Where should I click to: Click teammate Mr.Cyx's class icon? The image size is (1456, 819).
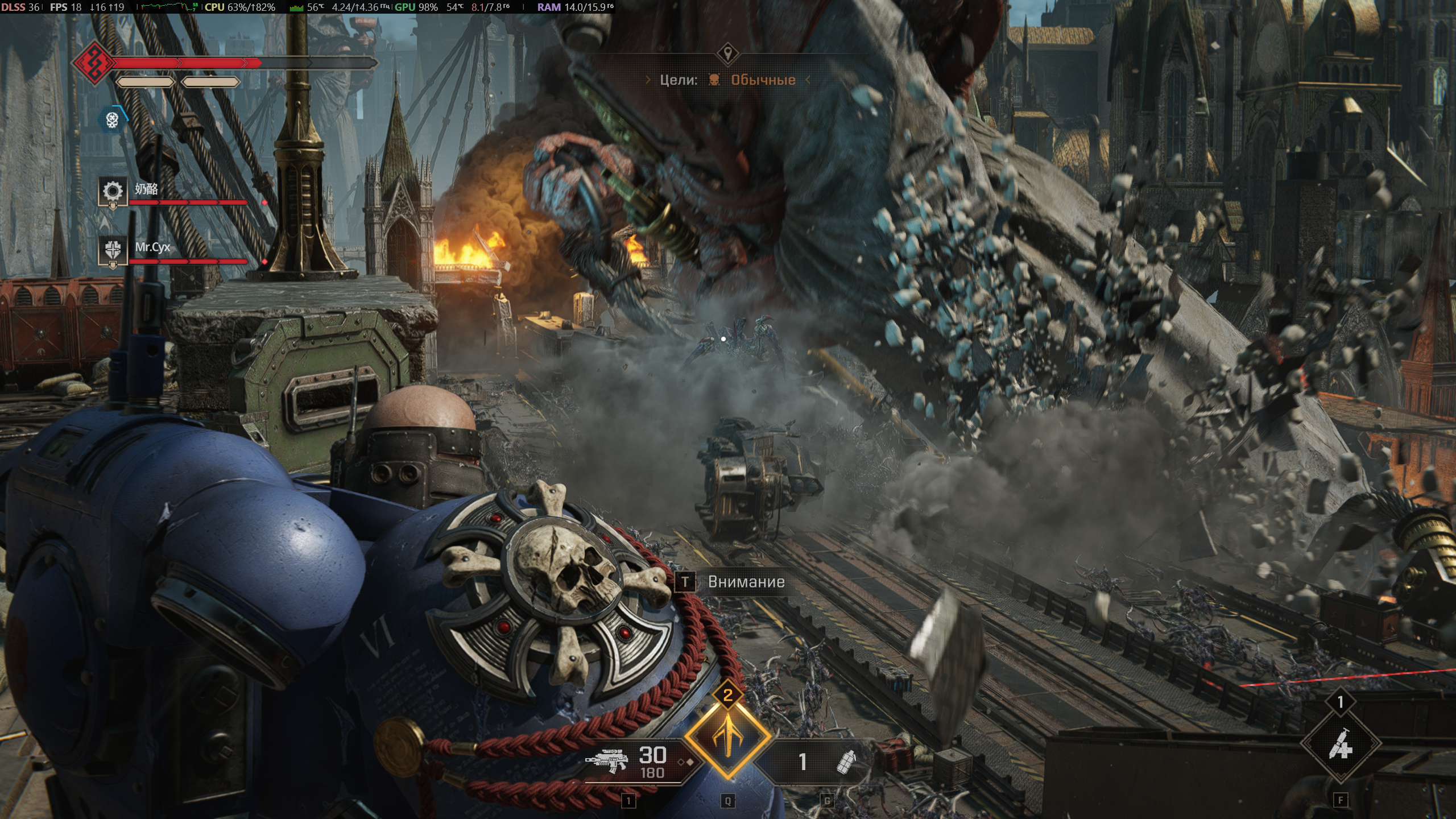point(112,250)
